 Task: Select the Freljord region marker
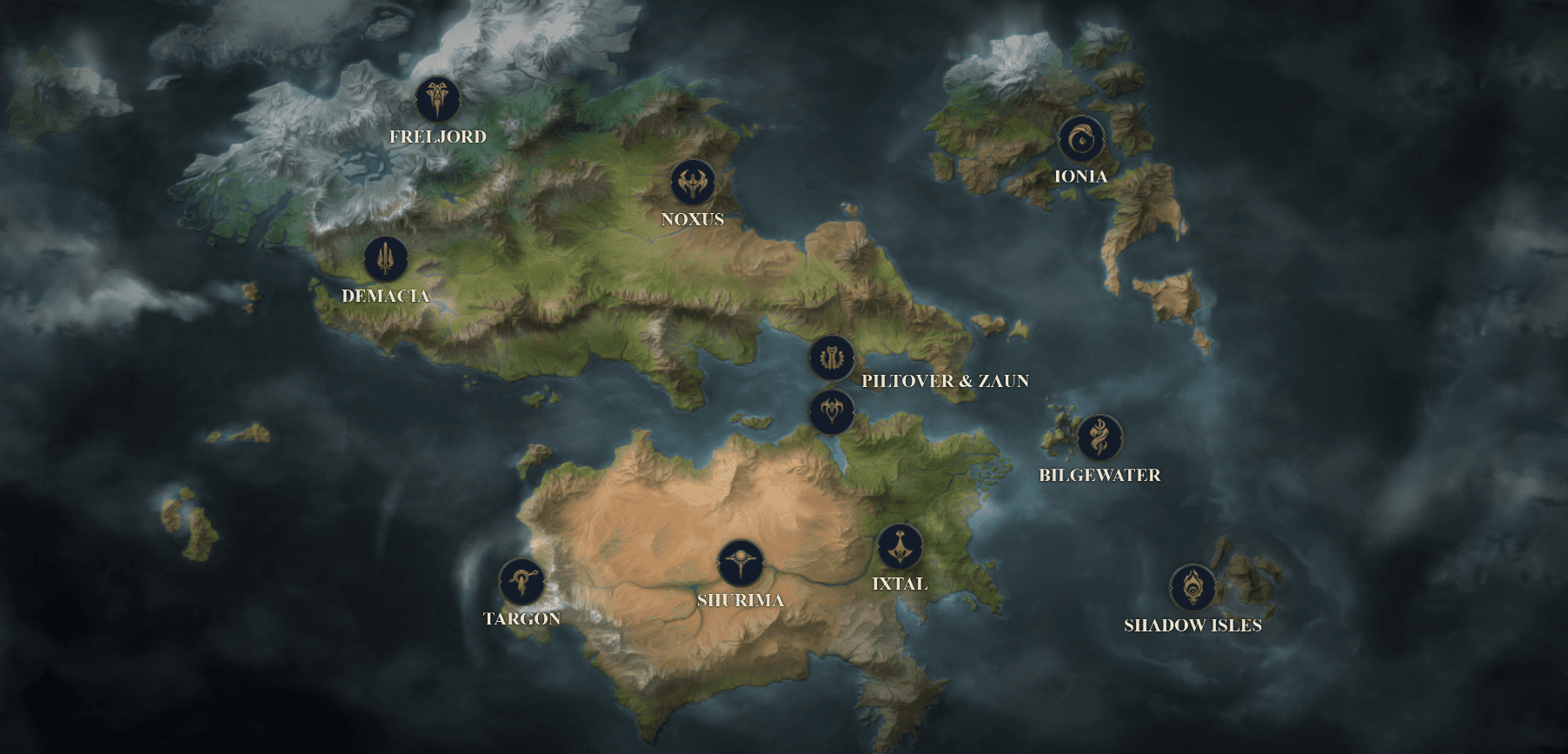(x=437, y=99)
